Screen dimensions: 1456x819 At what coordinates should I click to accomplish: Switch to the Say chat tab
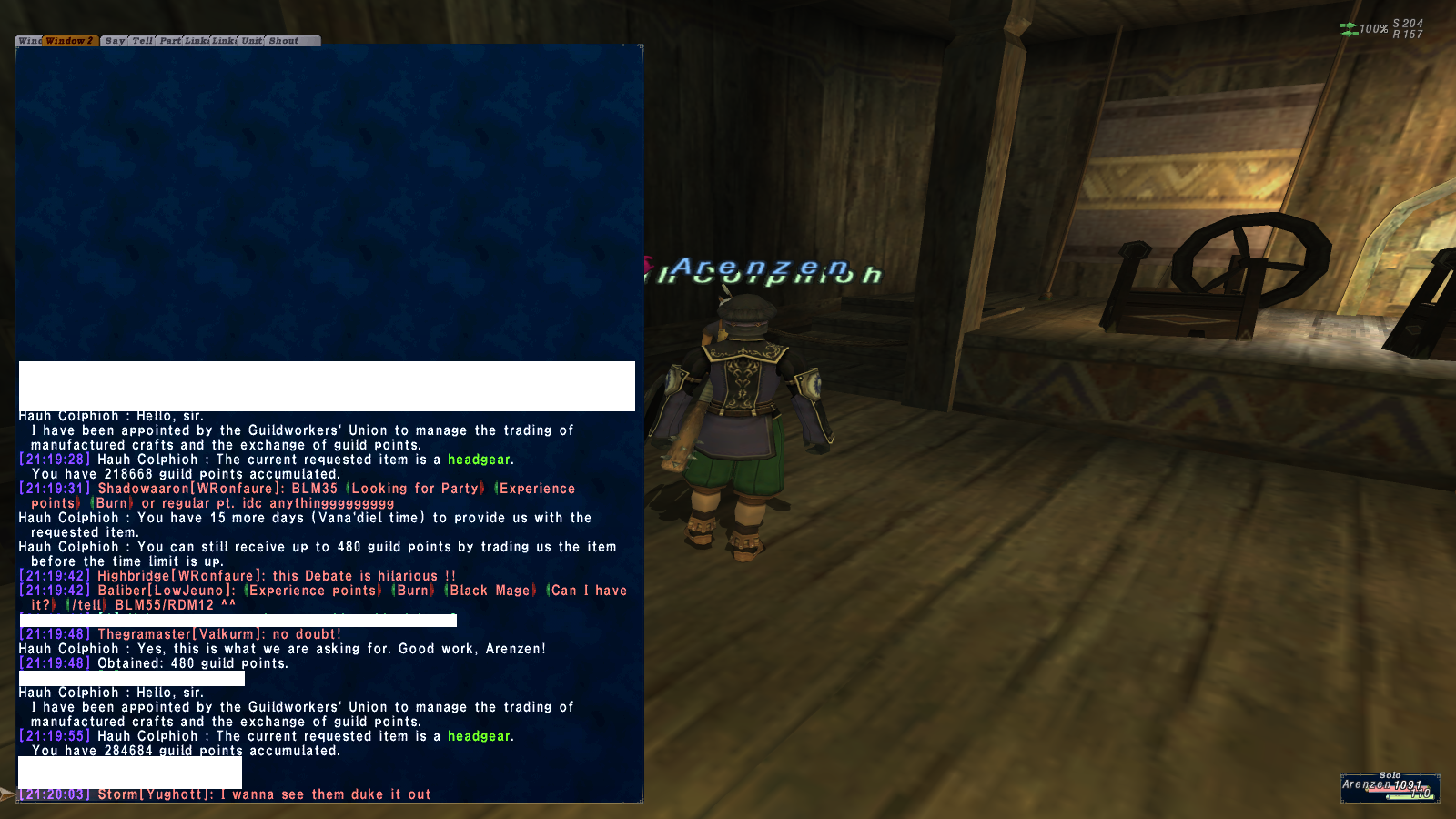pos(115,41)
